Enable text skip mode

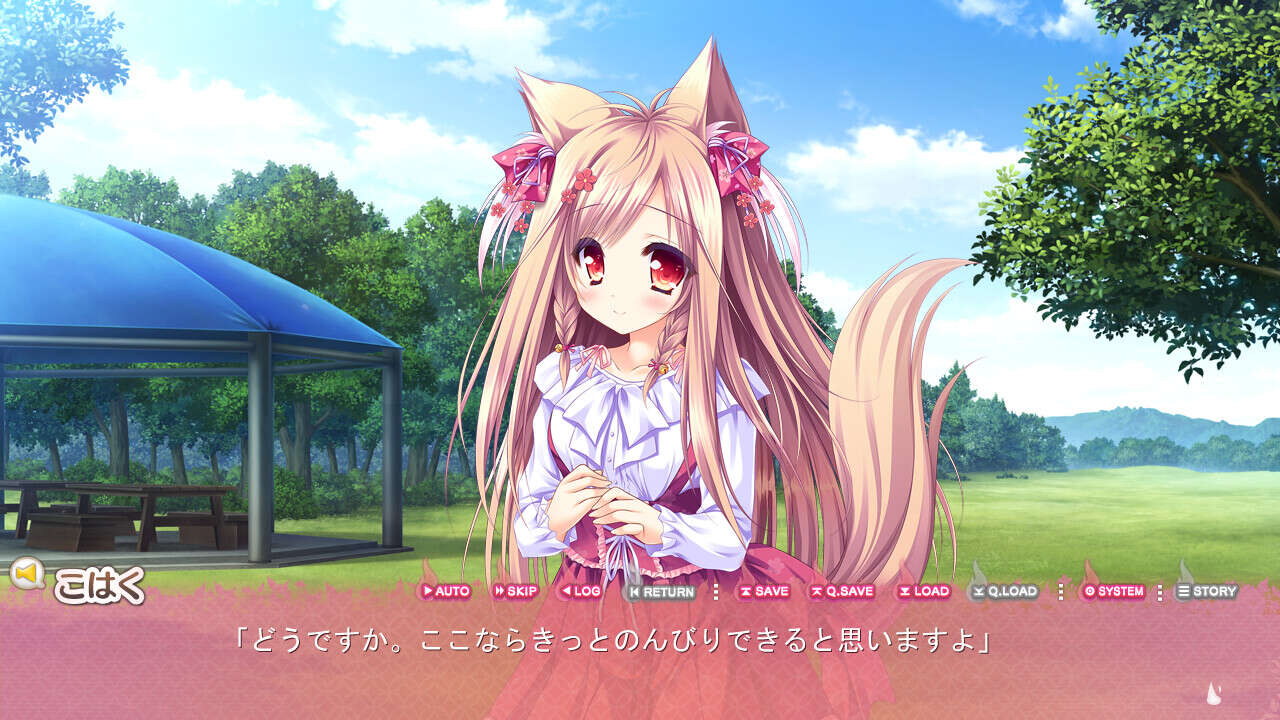[515, 592]
